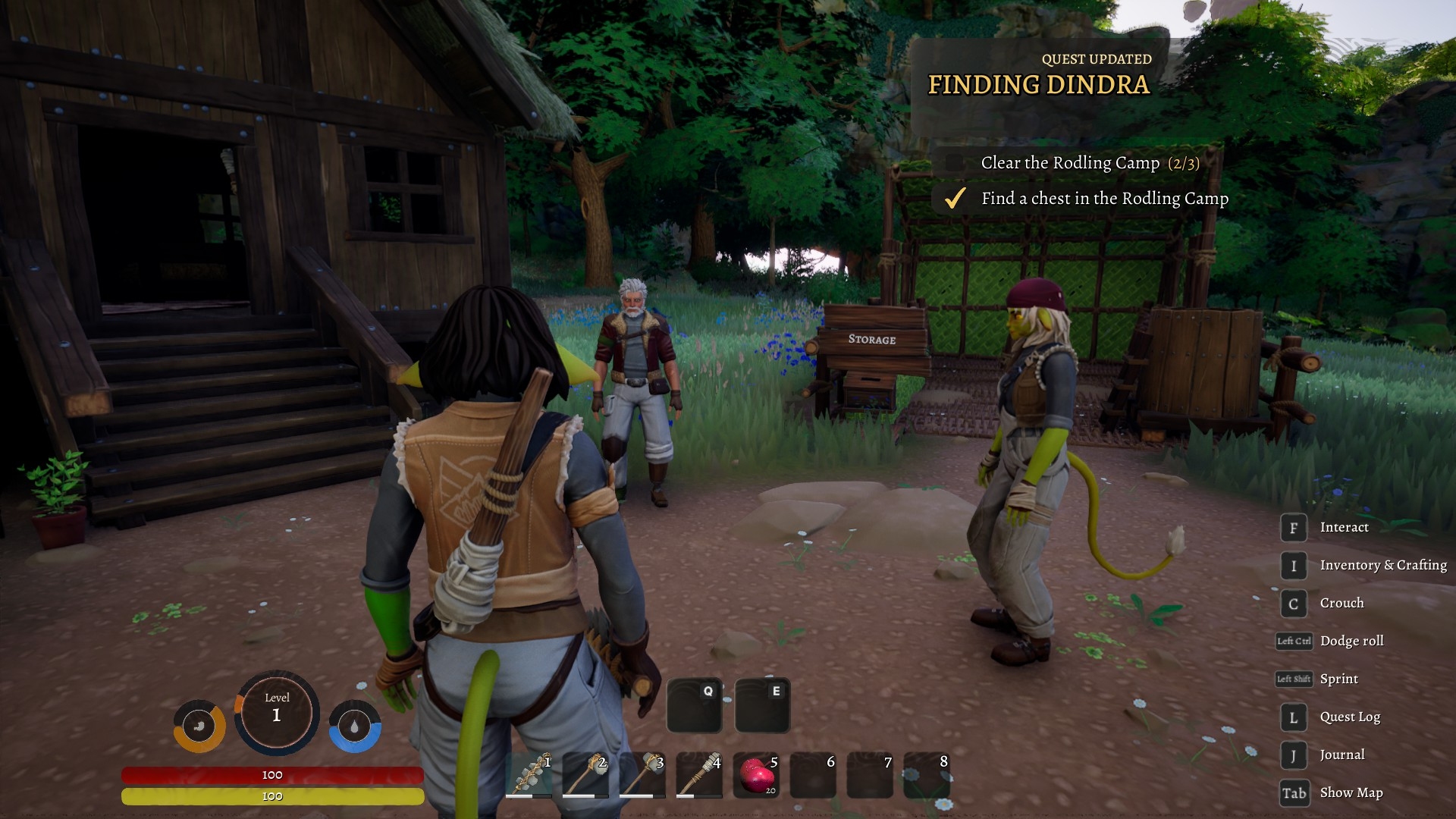Select the red berries in slot 5

click(756, 774)
